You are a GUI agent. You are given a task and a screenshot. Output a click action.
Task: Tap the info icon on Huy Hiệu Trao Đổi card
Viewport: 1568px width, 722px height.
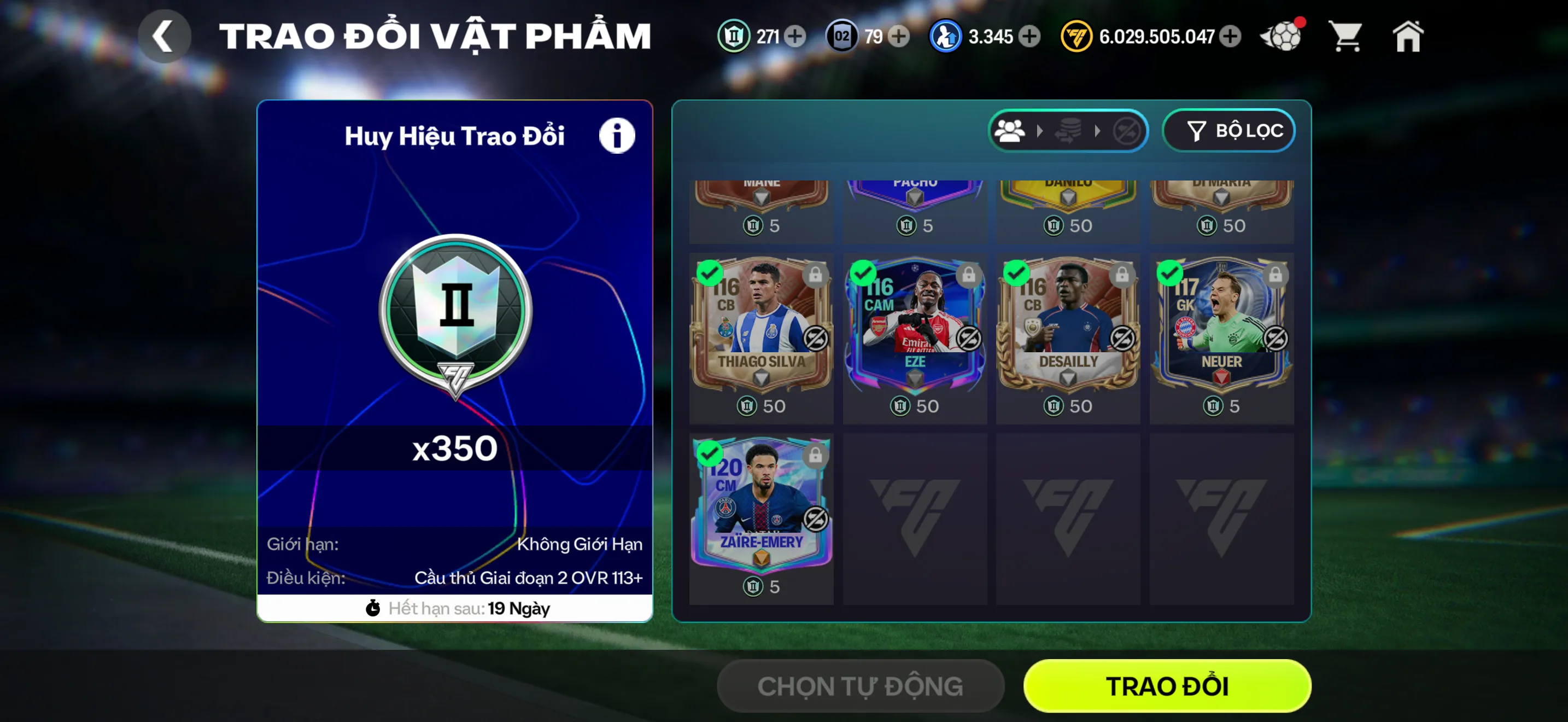(617, 135)
